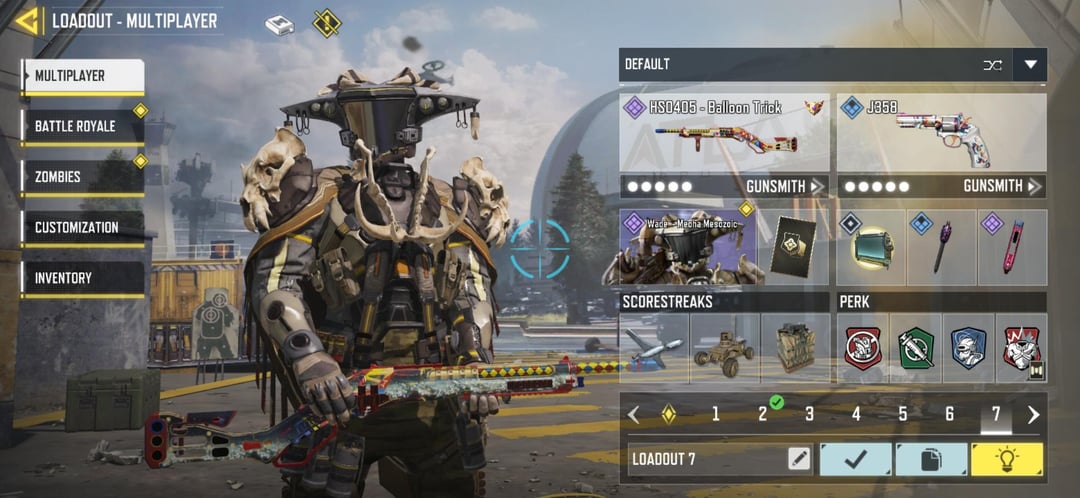
Task: Select the HSO405 Balloon Trick primary weapon
Action: click(724, 132)
